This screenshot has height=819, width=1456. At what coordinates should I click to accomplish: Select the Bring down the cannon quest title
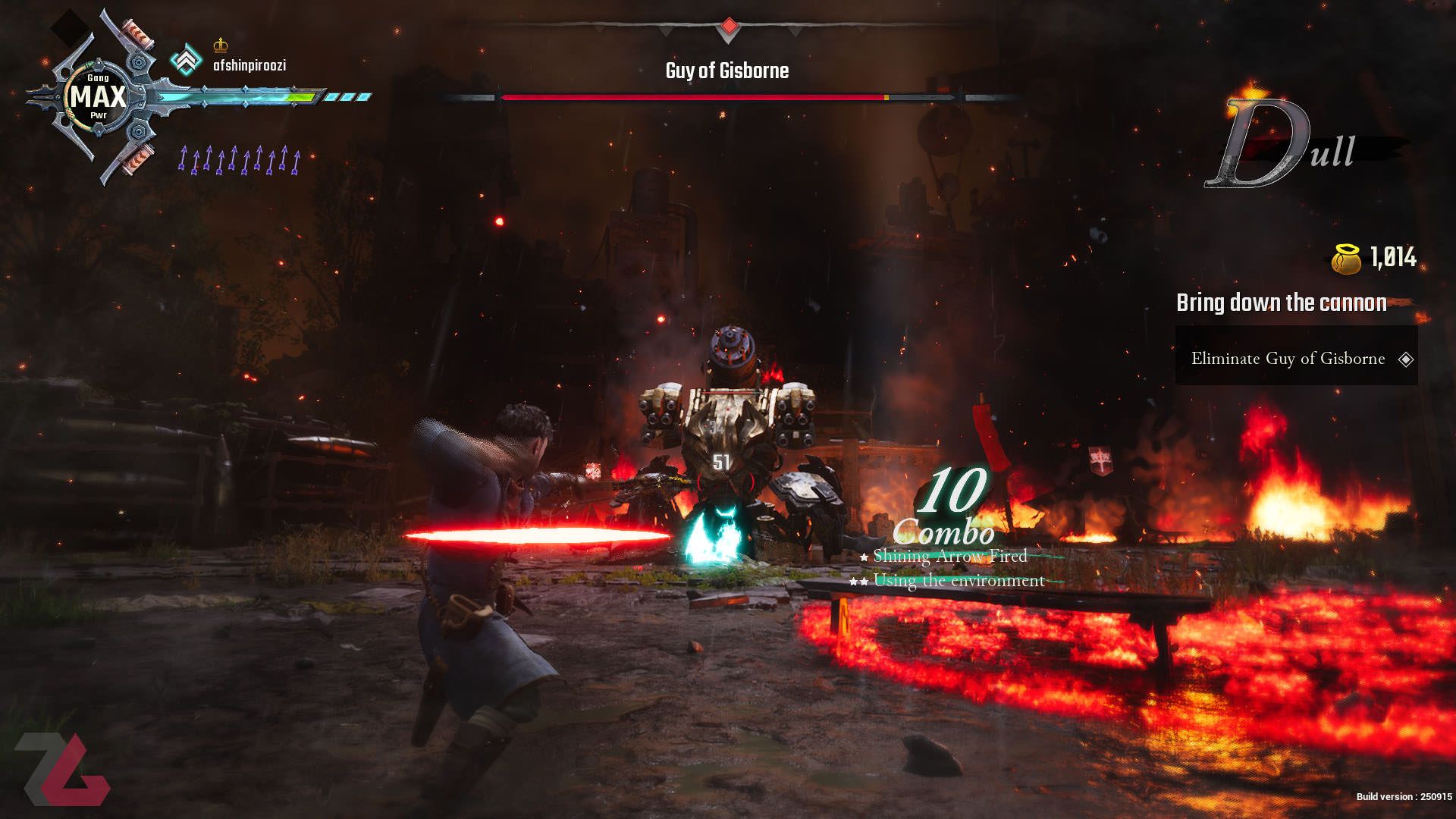[1281, 303]
